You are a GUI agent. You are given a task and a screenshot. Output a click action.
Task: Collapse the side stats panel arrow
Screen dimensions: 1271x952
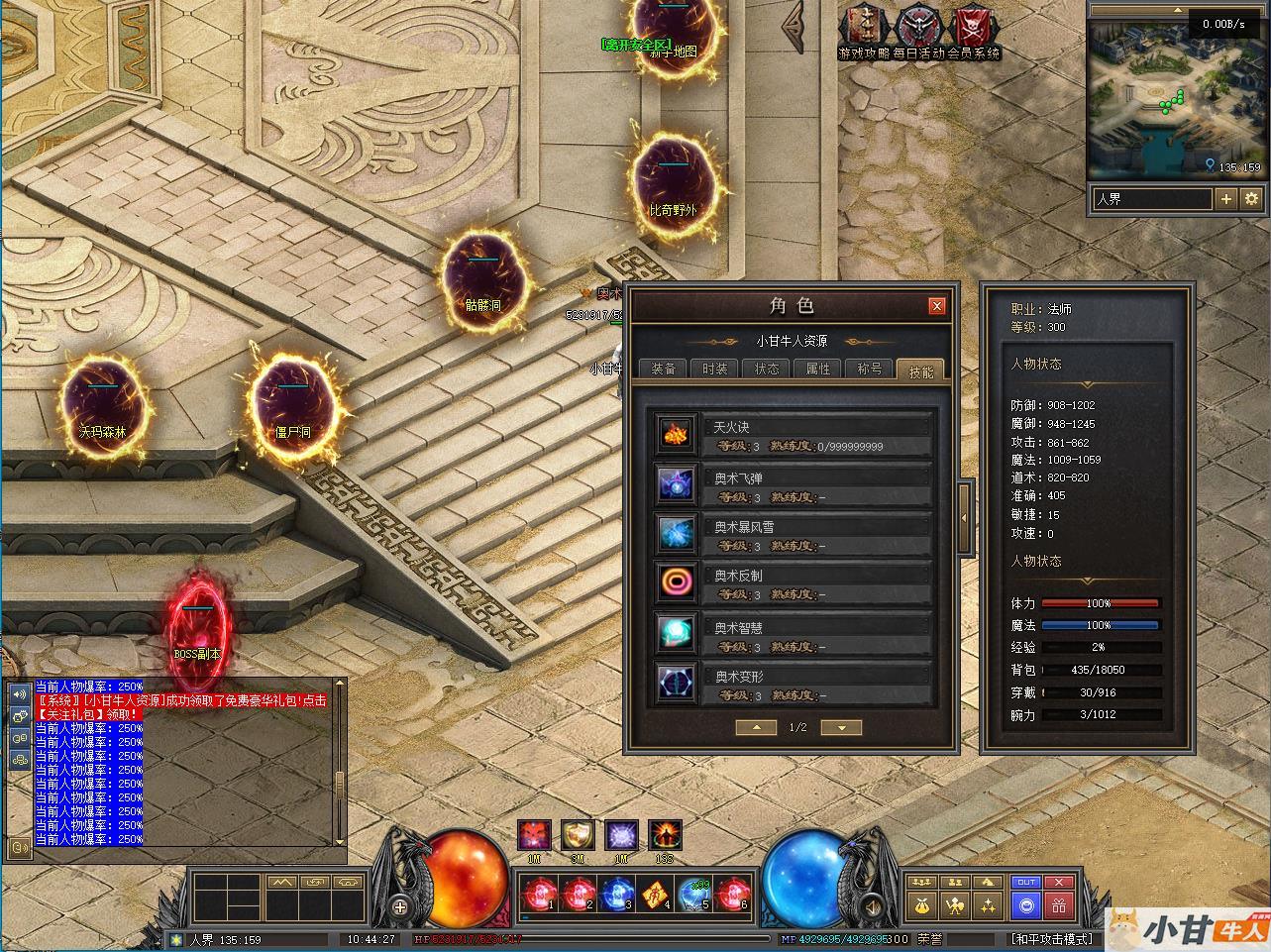click(966, 516)
